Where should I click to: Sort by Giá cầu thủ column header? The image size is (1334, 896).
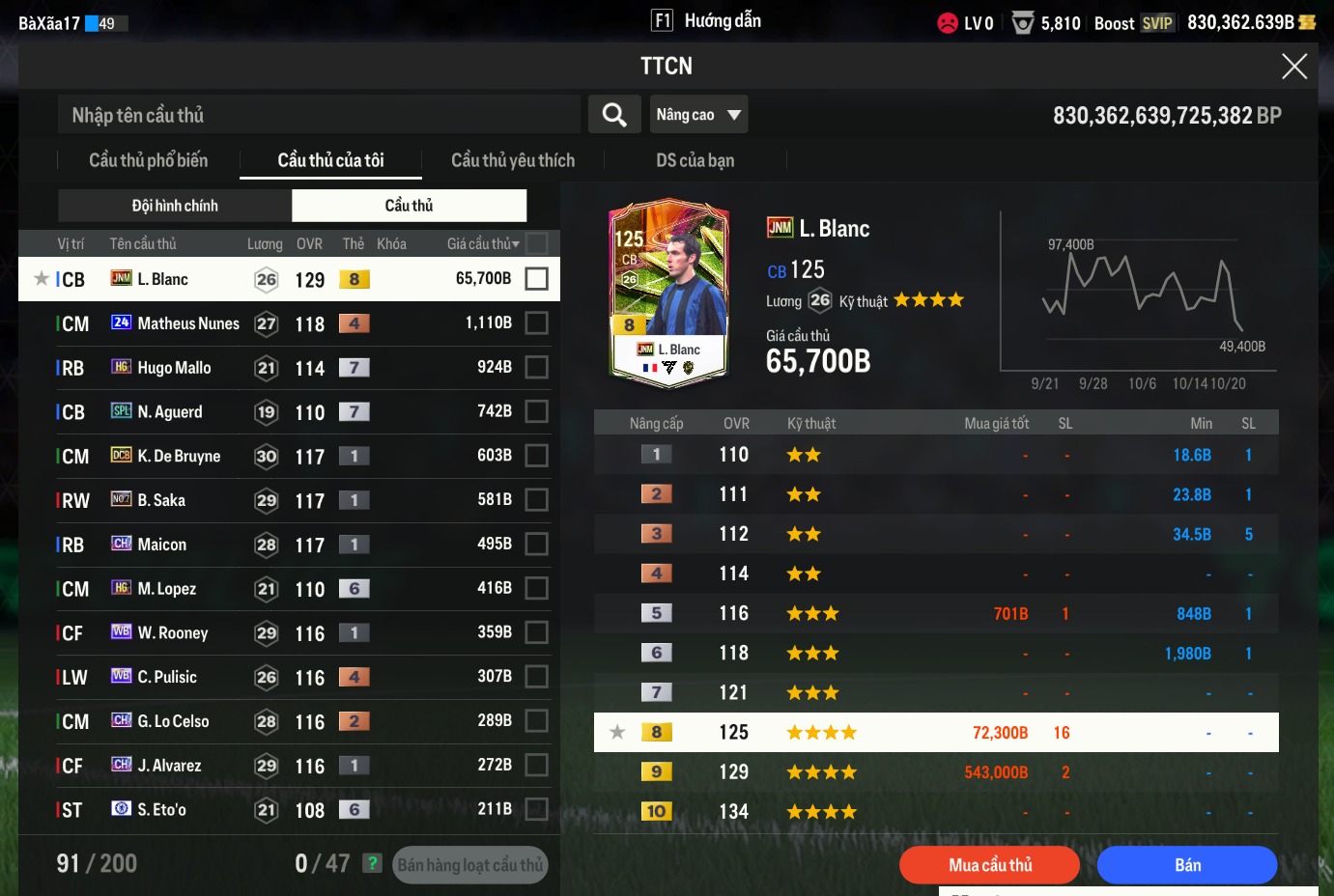(x=483, y=244)
